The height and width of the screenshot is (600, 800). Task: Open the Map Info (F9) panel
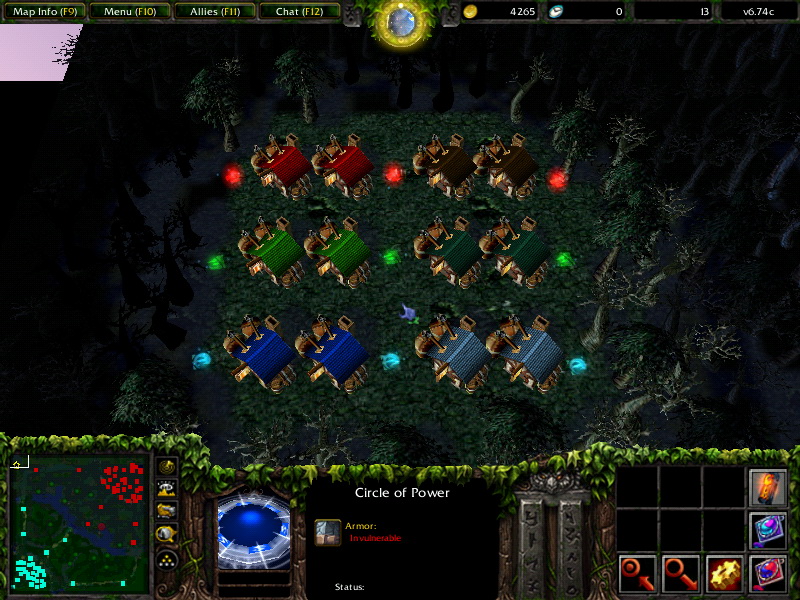[45, 12]
